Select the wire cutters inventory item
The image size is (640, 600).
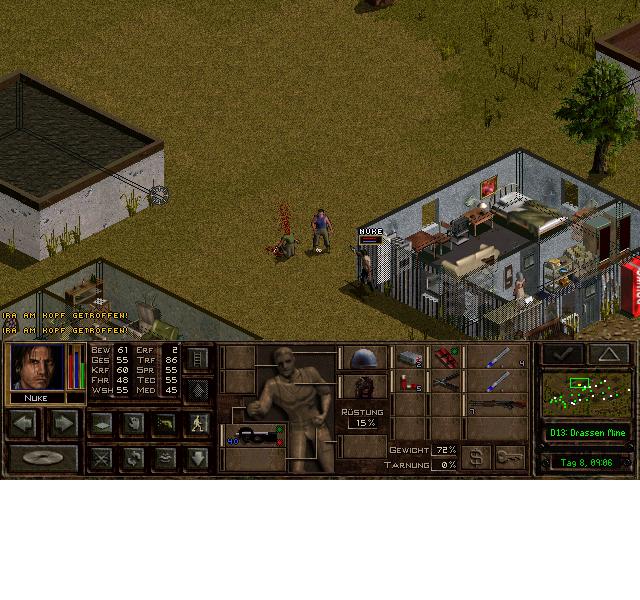pyautogui.click(x=446, y=381)
